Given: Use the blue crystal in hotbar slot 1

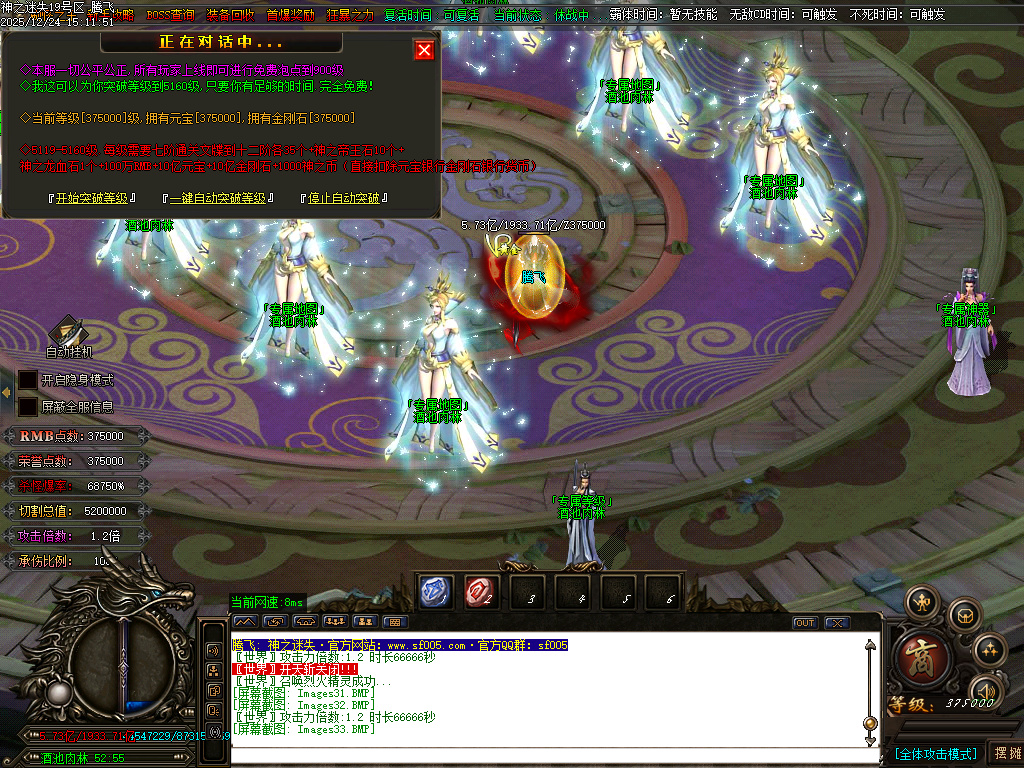Looking at the screenshot, I should coord(436,592).
